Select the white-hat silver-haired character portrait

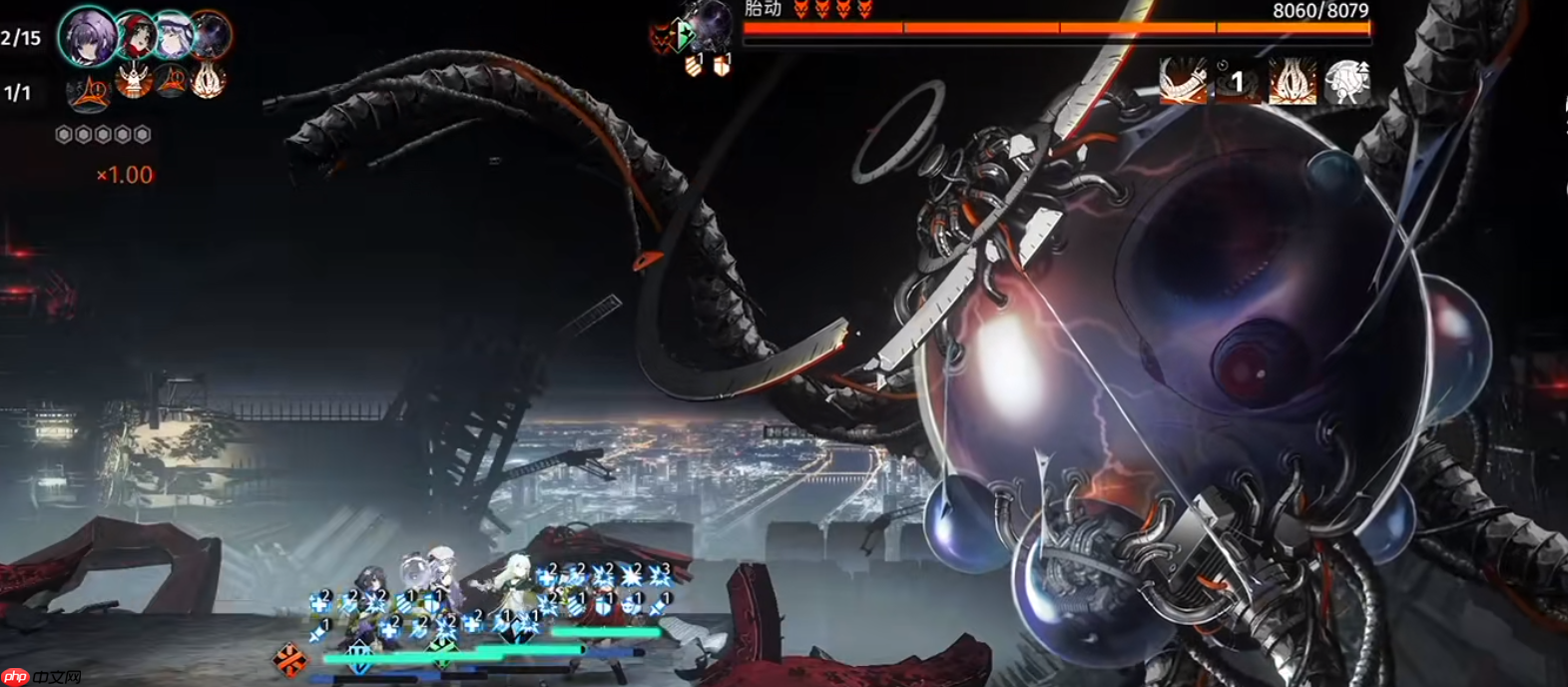173,35
